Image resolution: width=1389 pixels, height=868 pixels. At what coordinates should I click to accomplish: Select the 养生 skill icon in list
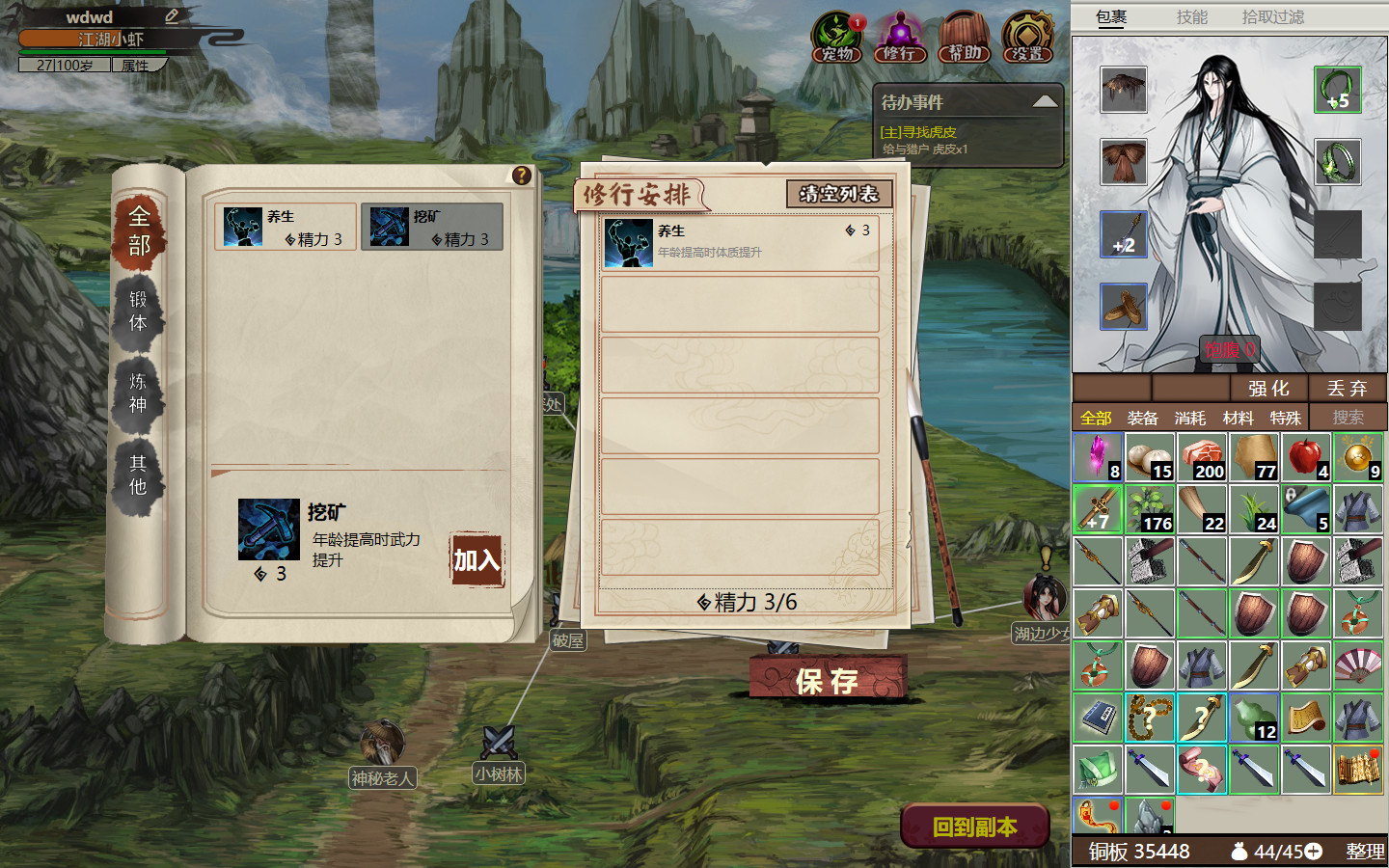241,226
